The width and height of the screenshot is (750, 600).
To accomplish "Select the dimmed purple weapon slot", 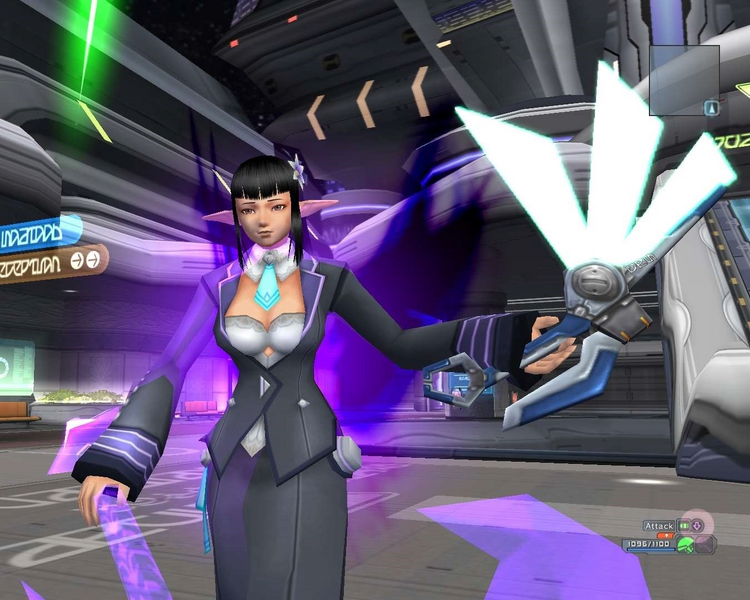I will (706, 545).
